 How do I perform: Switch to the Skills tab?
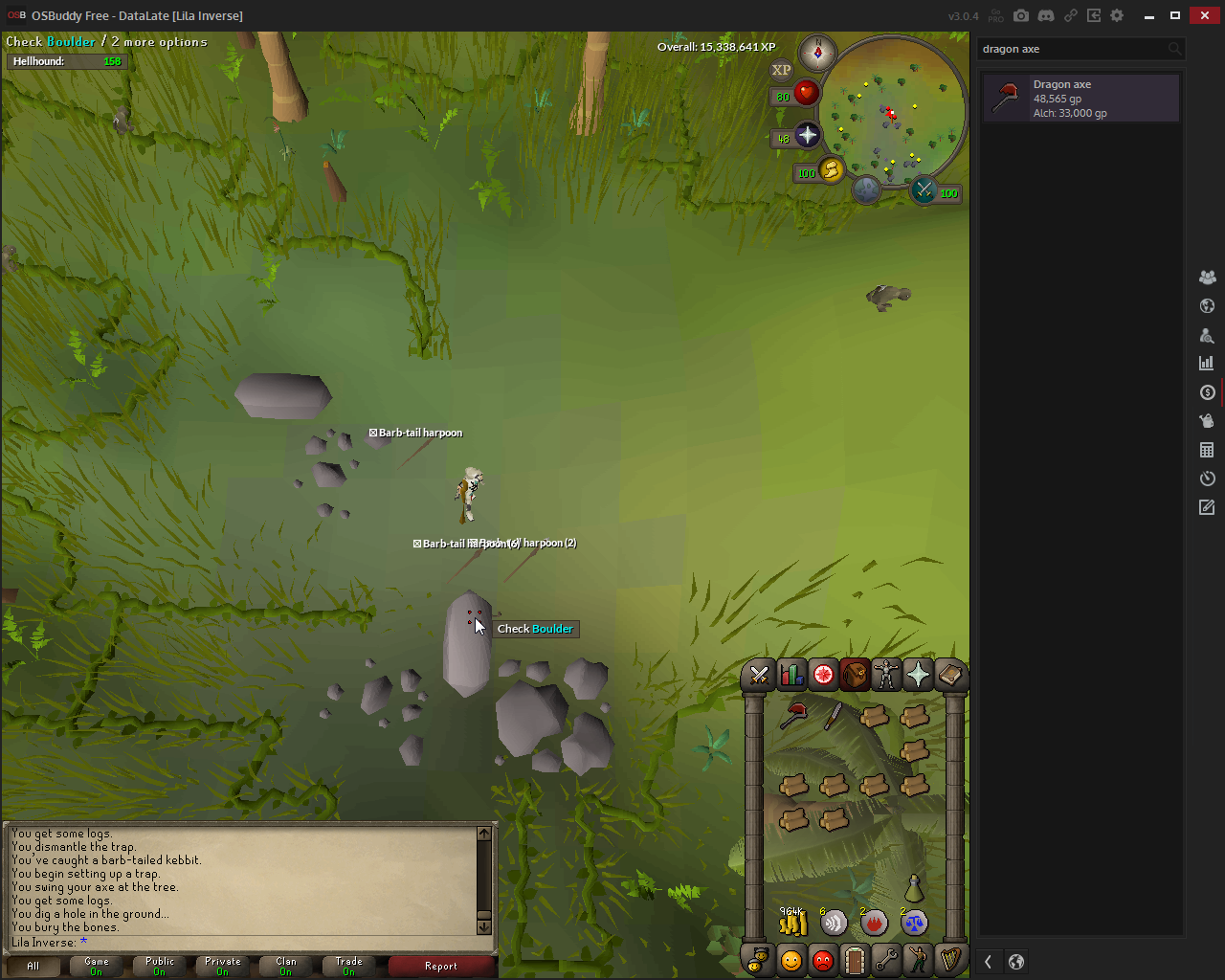coord(791,676)
